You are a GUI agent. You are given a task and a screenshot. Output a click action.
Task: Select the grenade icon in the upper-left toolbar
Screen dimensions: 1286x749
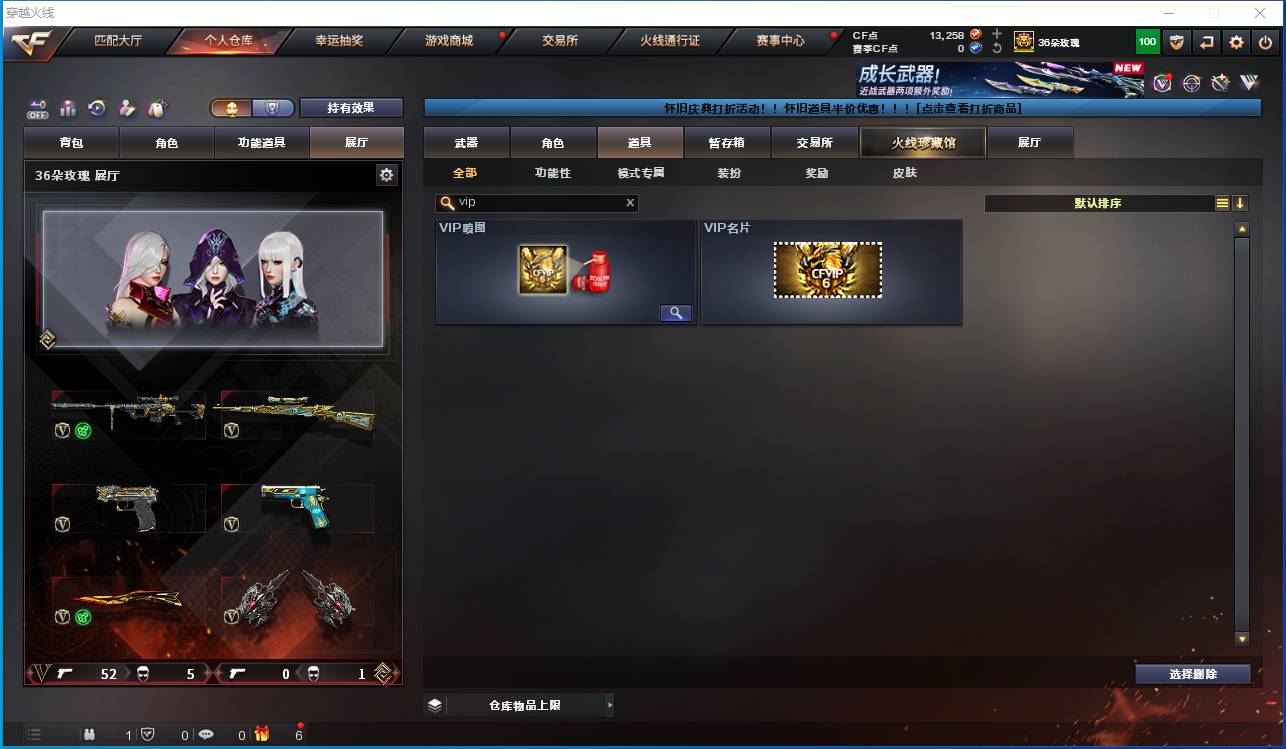click(156, 107)
